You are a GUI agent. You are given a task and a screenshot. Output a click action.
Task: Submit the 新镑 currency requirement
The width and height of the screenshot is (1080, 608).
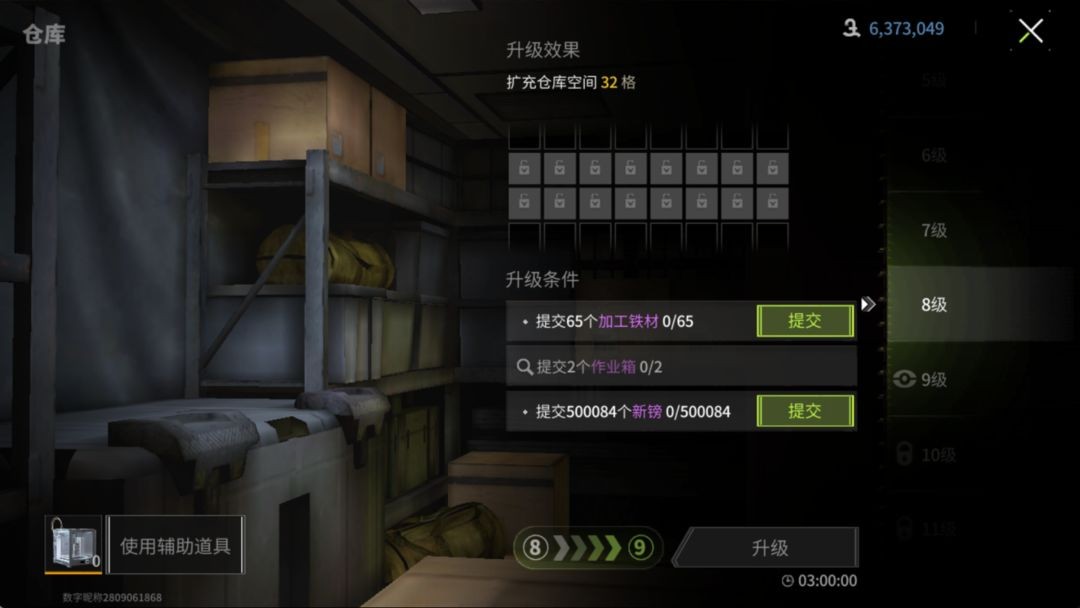[x=805, y=411]
